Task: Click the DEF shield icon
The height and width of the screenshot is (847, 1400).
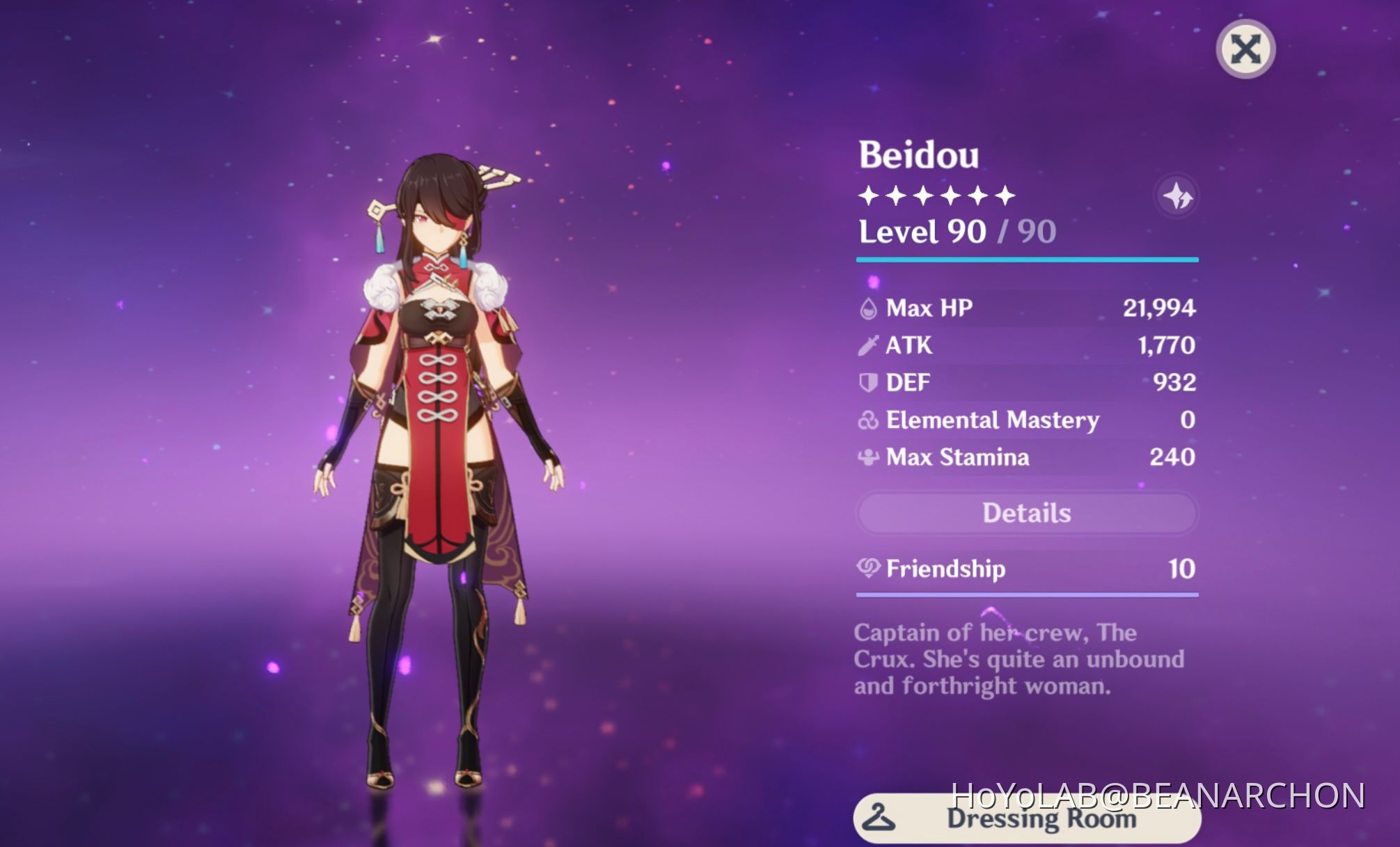Action: click(x=870, y=382)
